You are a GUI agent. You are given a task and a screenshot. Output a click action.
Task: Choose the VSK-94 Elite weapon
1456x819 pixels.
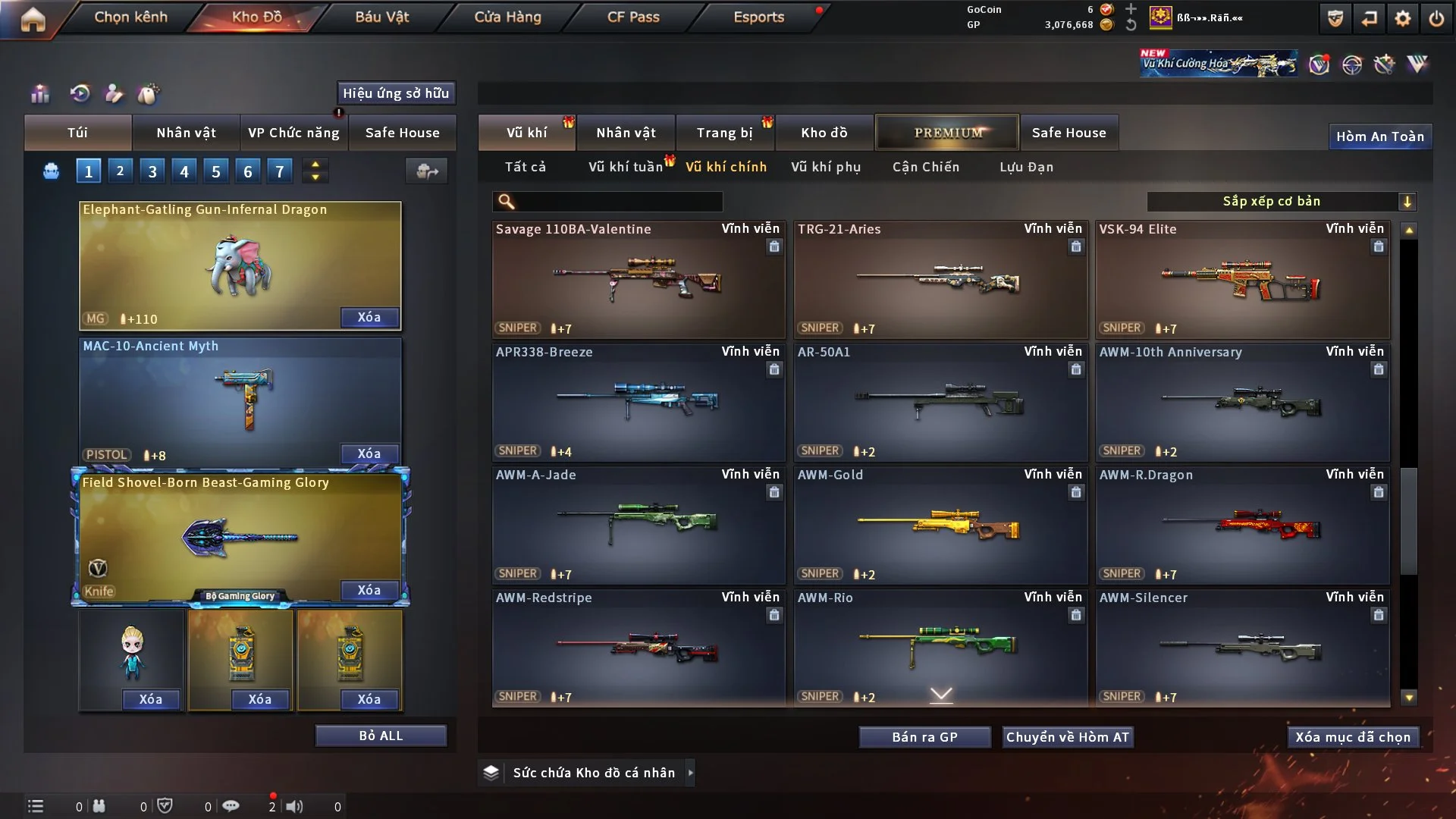(x=1242, y=279)
